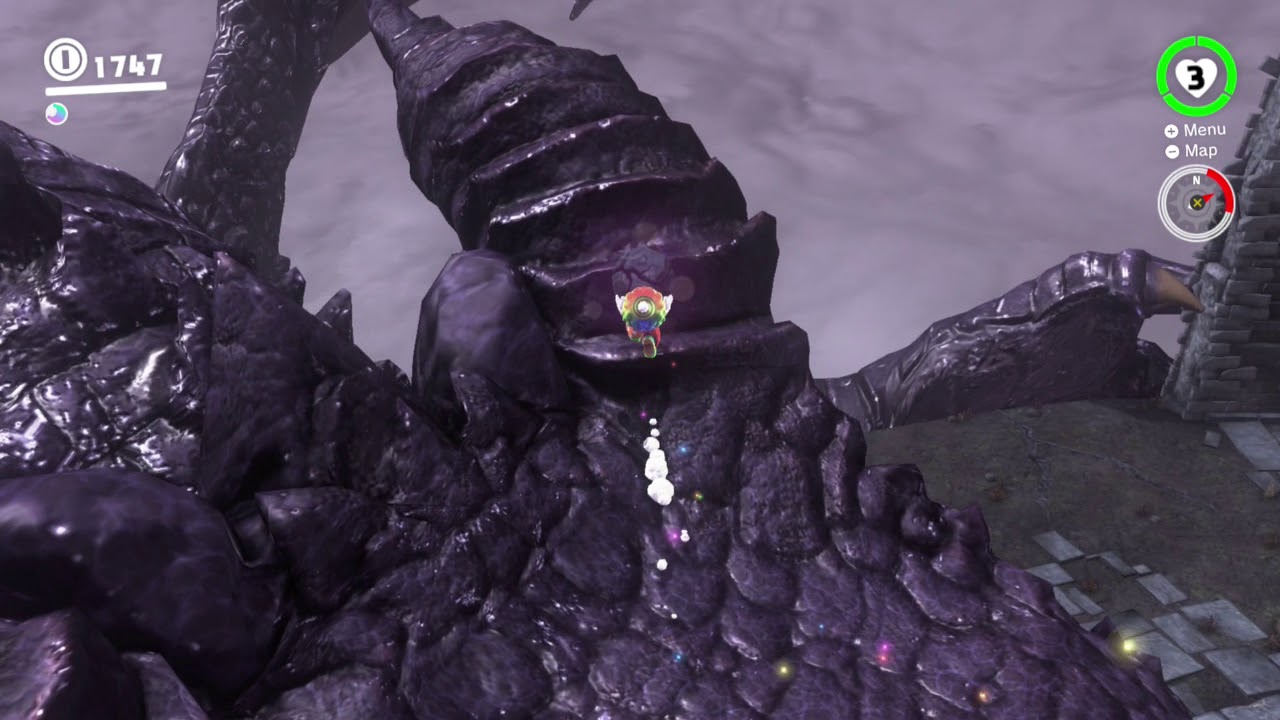Image resolution: width=1280 pixels, height=720 pixels.
Task: Click the plus icon next to Menu
Action: tap(1171, 129)
